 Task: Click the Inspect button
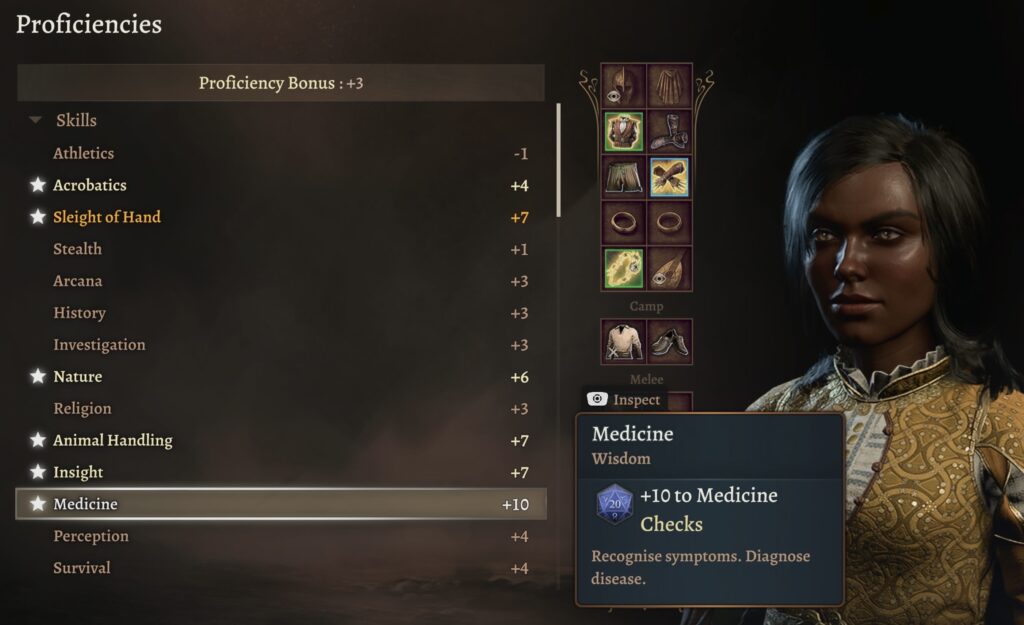[x=626, y=400]
